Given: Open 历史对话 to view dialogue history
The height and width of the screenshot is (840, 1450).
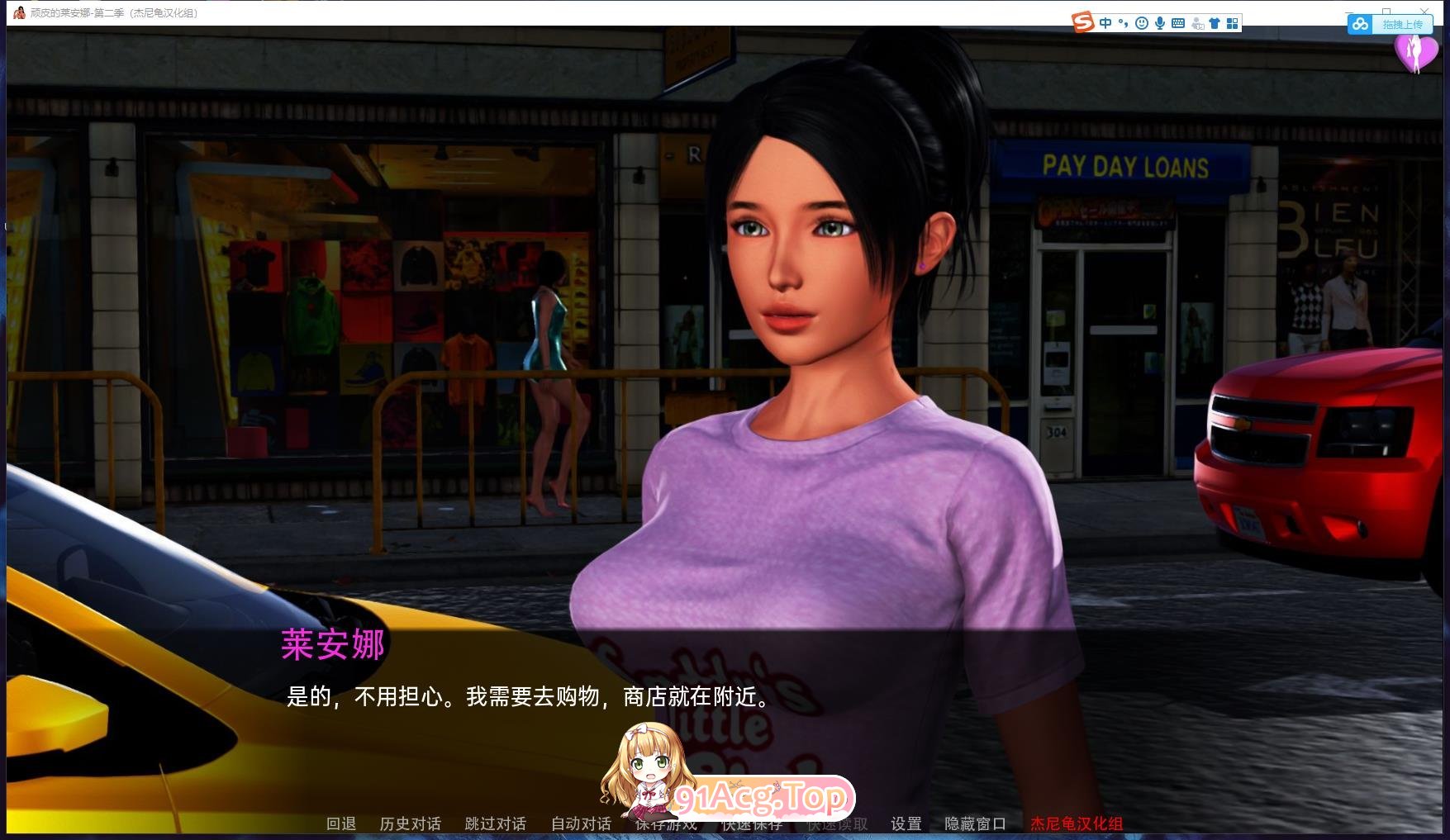Looking at the screenshot, I should (409, 823).
